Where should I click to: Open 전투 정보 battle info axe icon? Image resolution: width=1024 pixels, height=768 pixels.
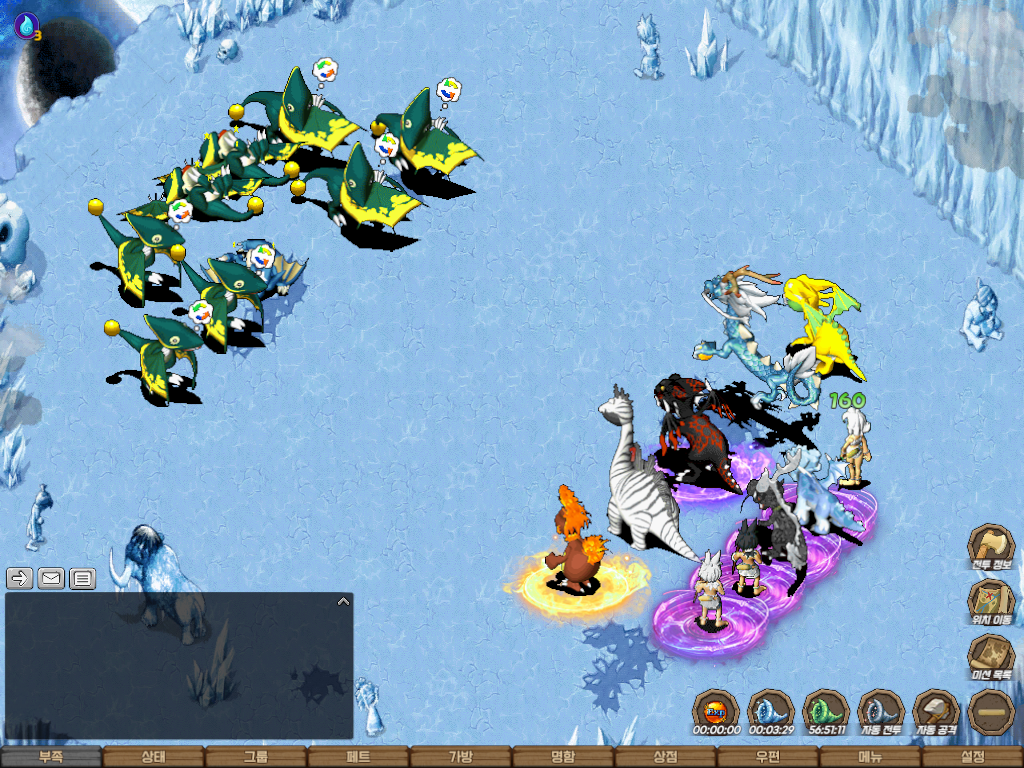991,546
